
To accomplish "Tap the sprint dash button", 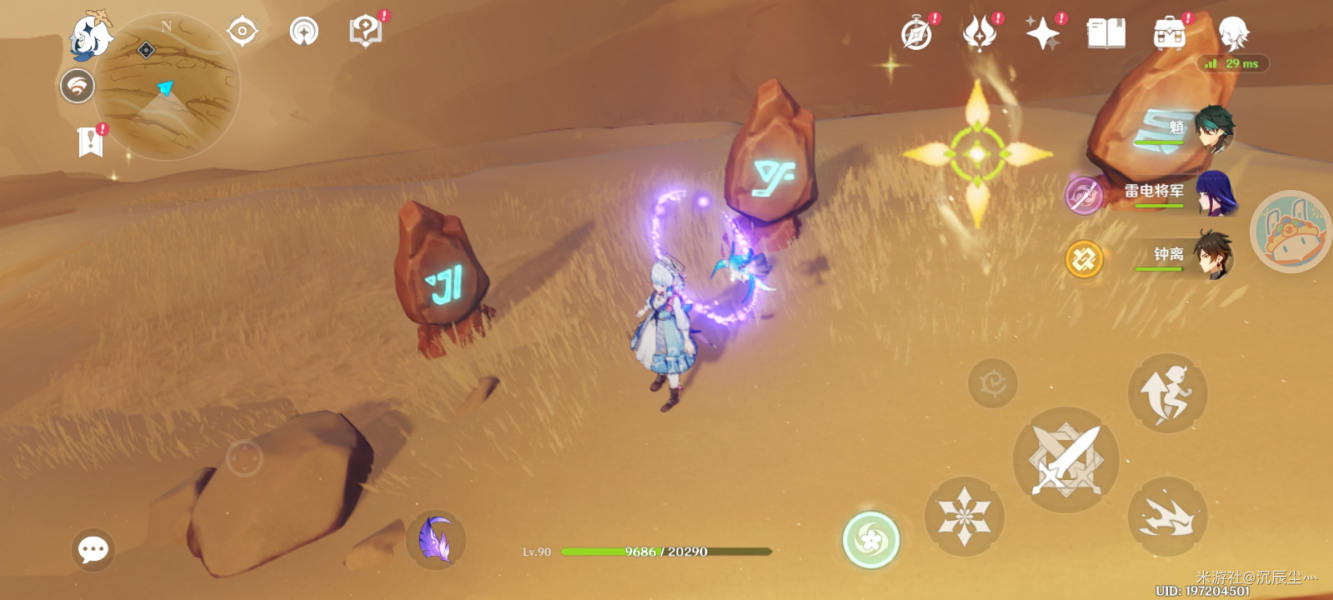I will pyautogui.click(x=1167, y=516).
